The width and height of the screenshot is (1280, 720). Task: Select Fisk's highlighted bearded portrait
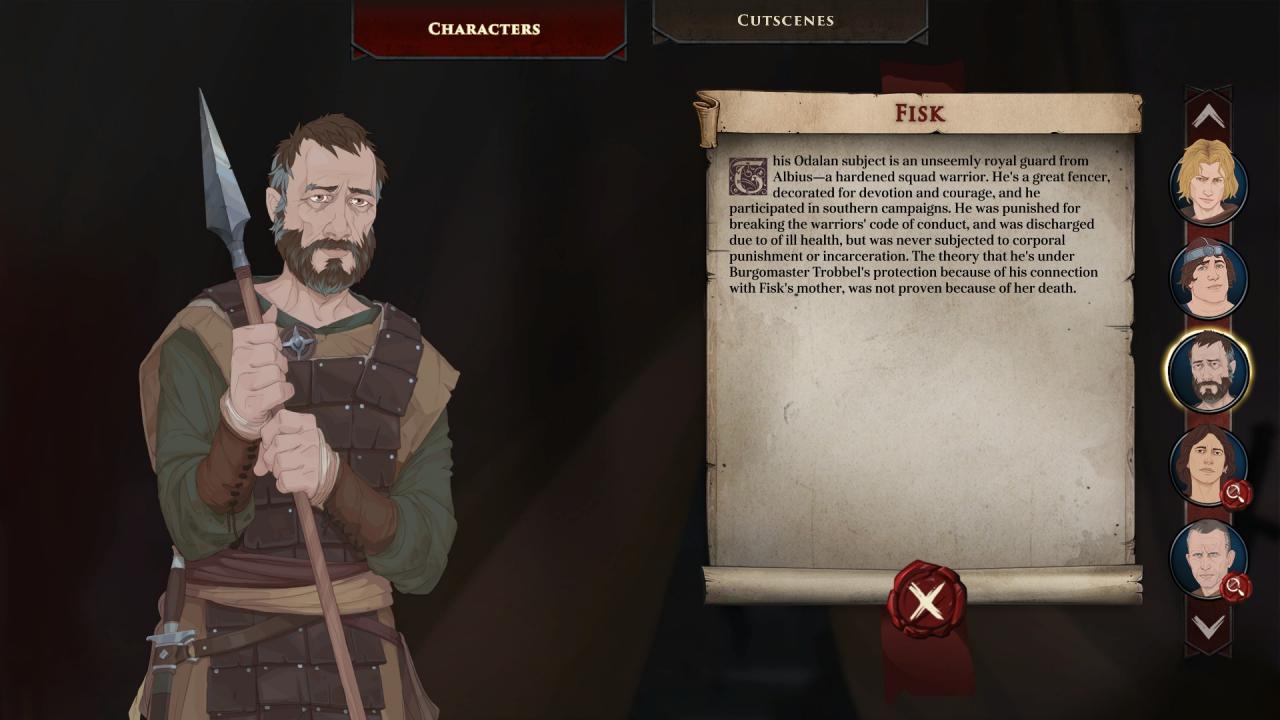[x=1208, y=372]
